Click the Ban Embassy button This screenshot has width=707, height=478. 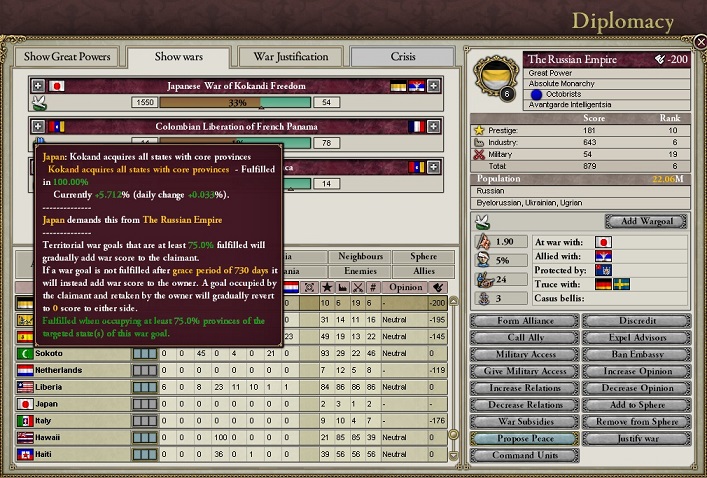click(636, 355)
